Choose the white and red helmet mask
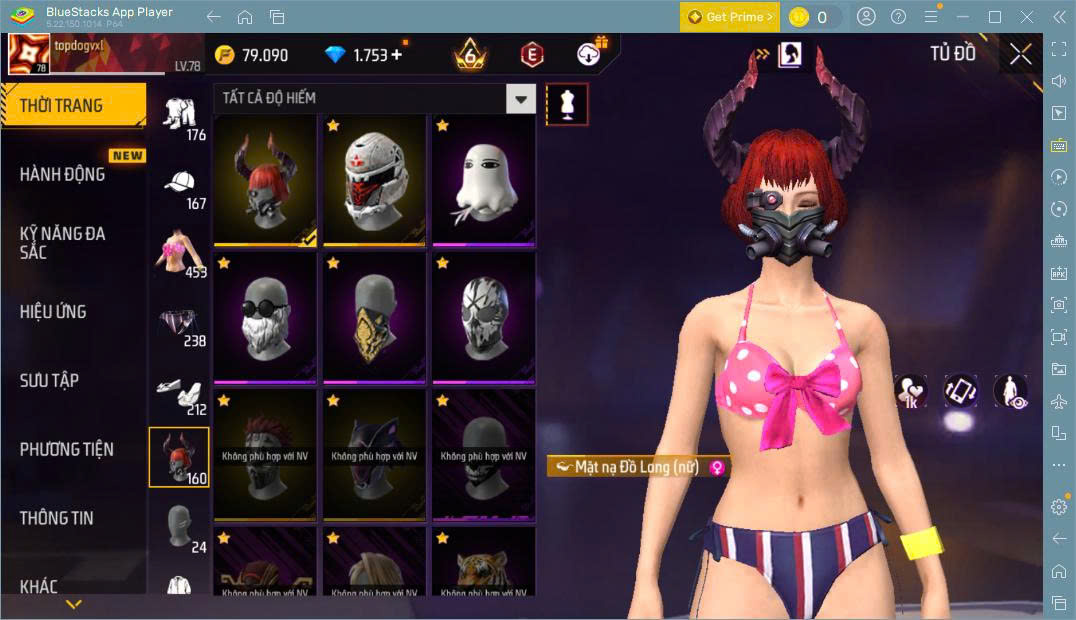 (374, 180)
